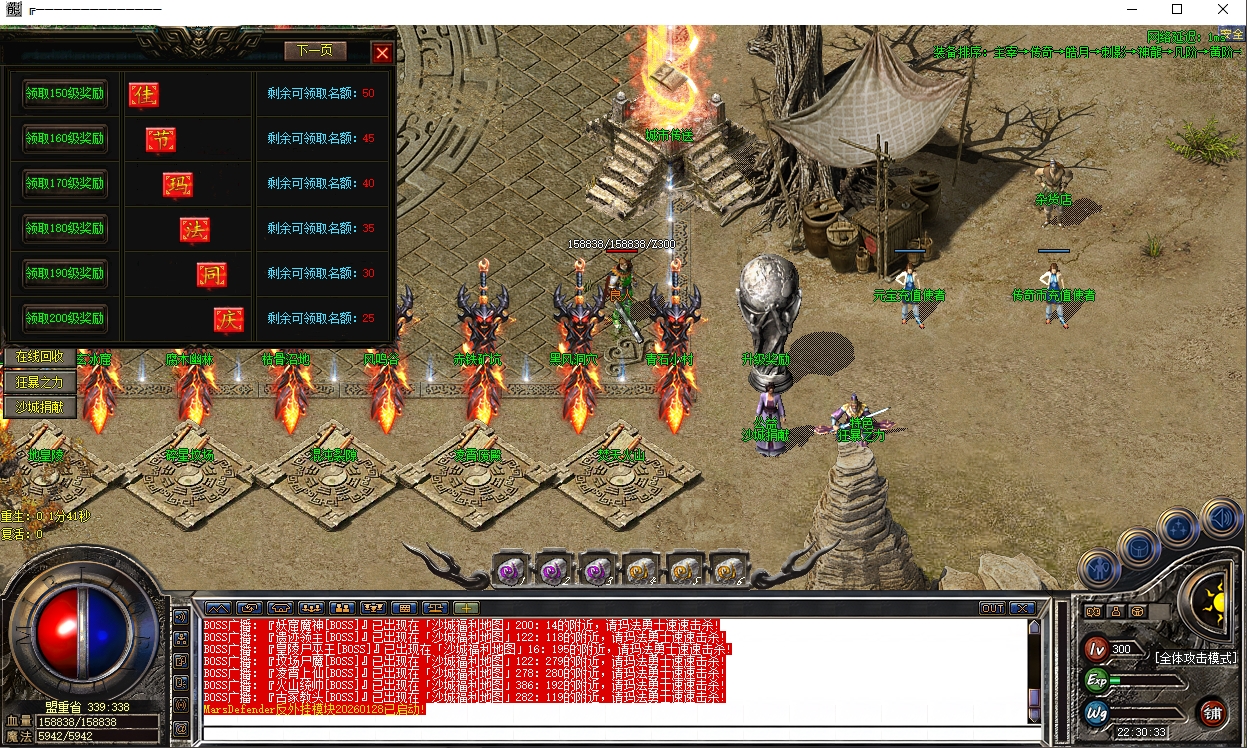
Task: Claim the level 190 reward (领取190级奖励)
Action: pyautogui.click(x=65, y=274)
